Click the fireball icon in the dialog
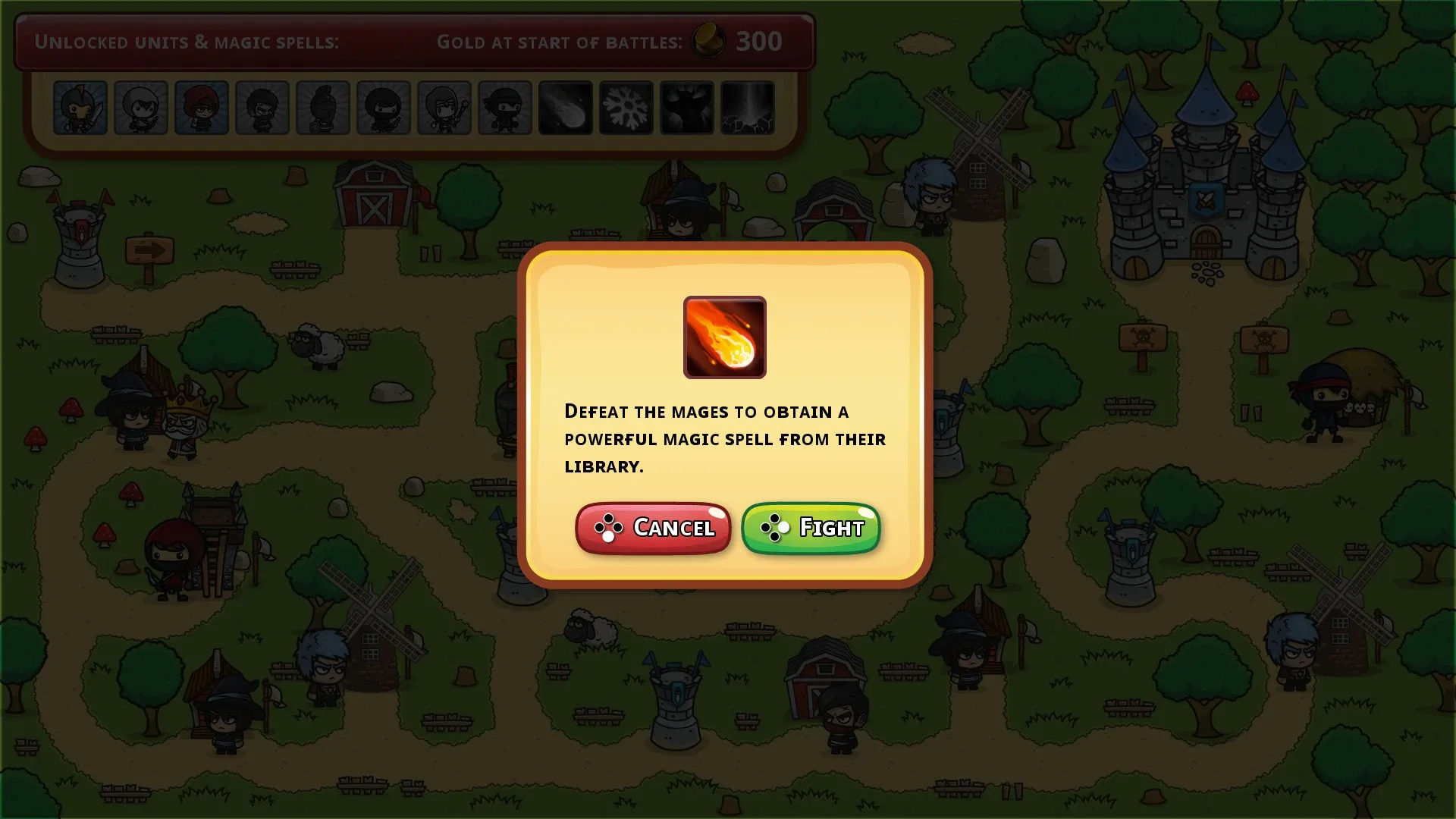This screenshot has width=1456, height=819. pos(724,337)
